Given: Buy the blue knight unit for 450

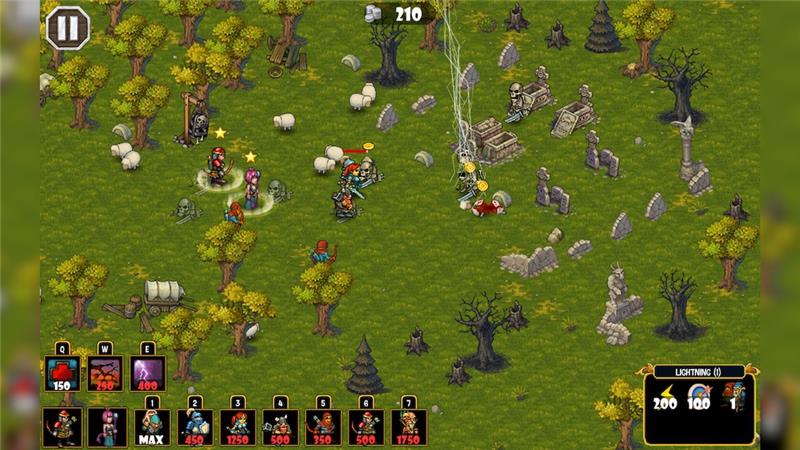Looking at the screenshot, I should coord(195,427).
